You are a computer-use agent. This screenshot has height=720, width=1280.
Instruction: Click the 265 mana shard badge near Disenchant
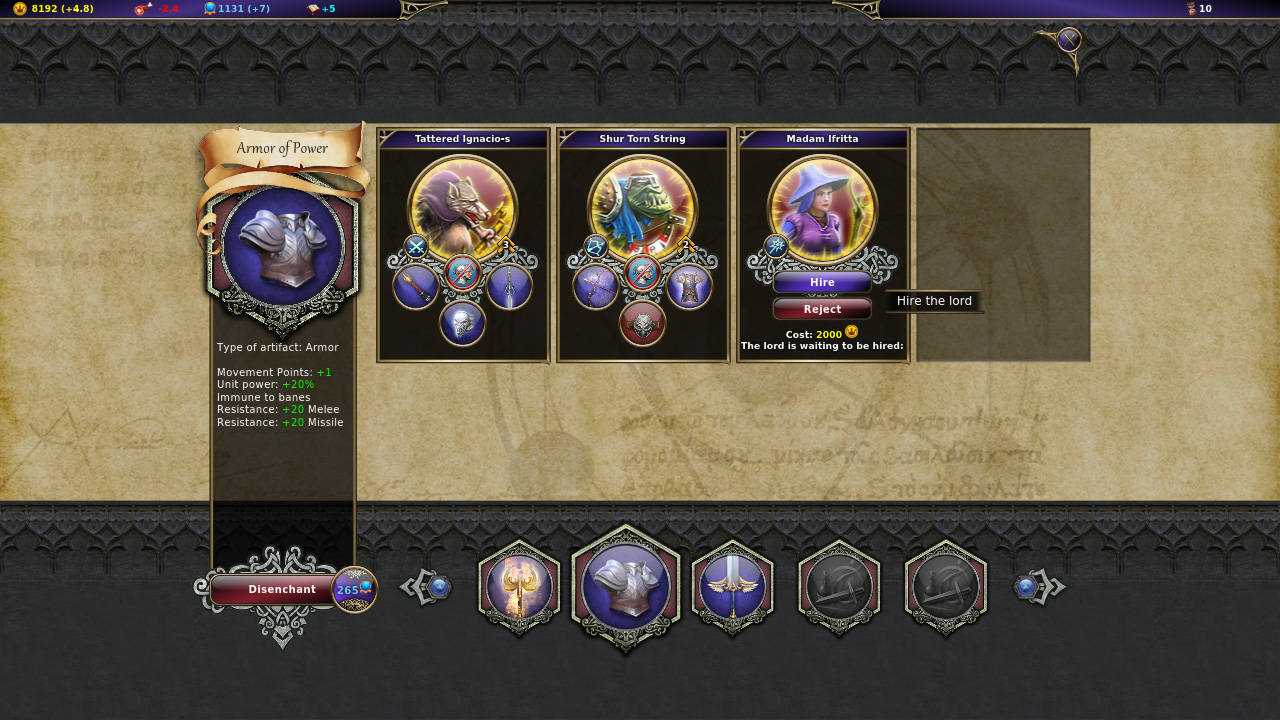tap(353, 590)
